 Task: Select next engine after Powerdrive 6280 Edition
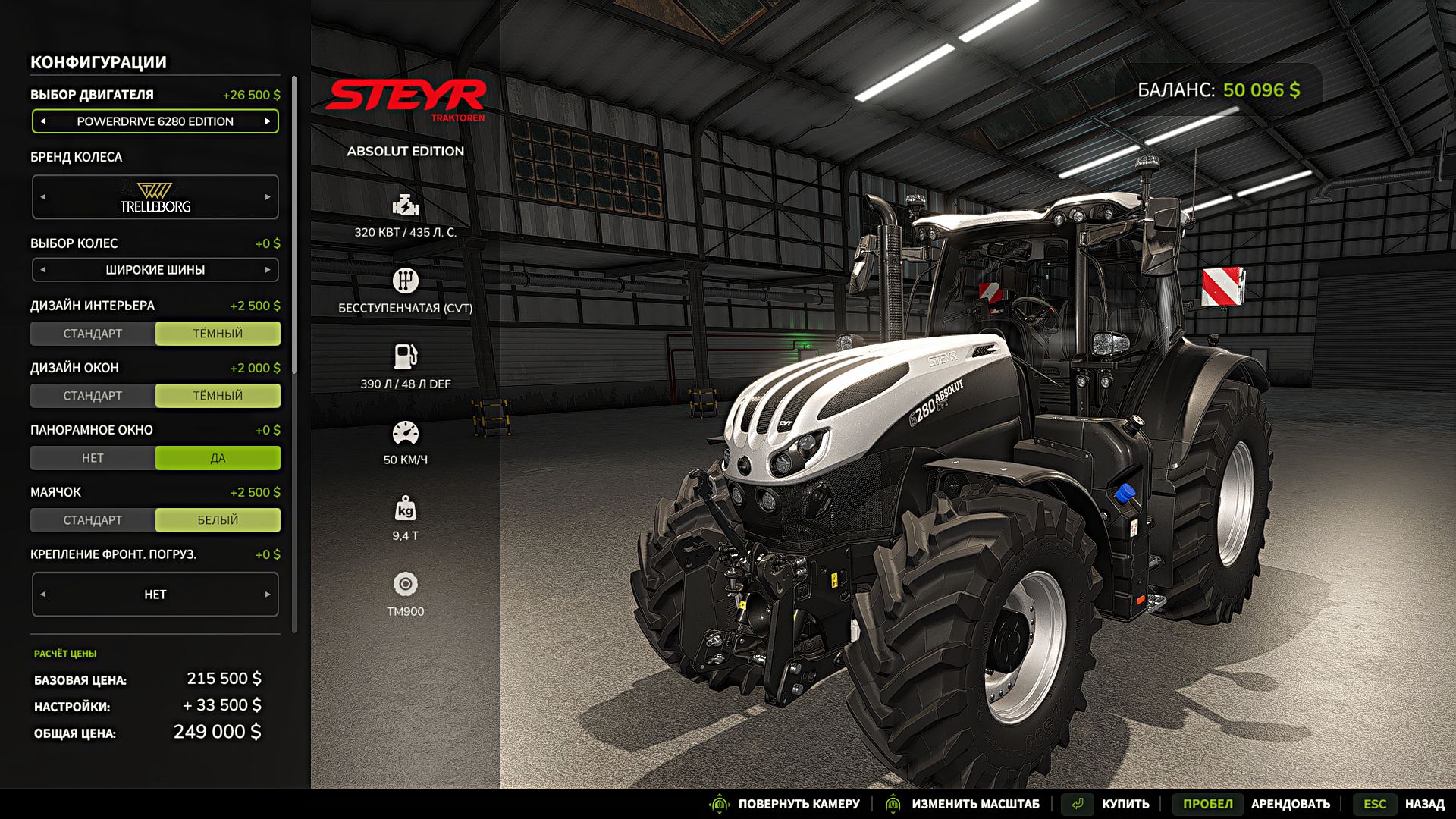[268, 121]
